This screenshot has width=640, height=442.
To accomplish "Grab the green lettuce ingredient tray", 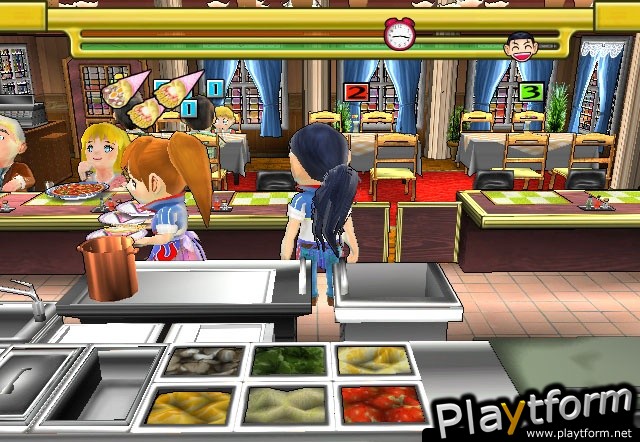I will [288, 360].
